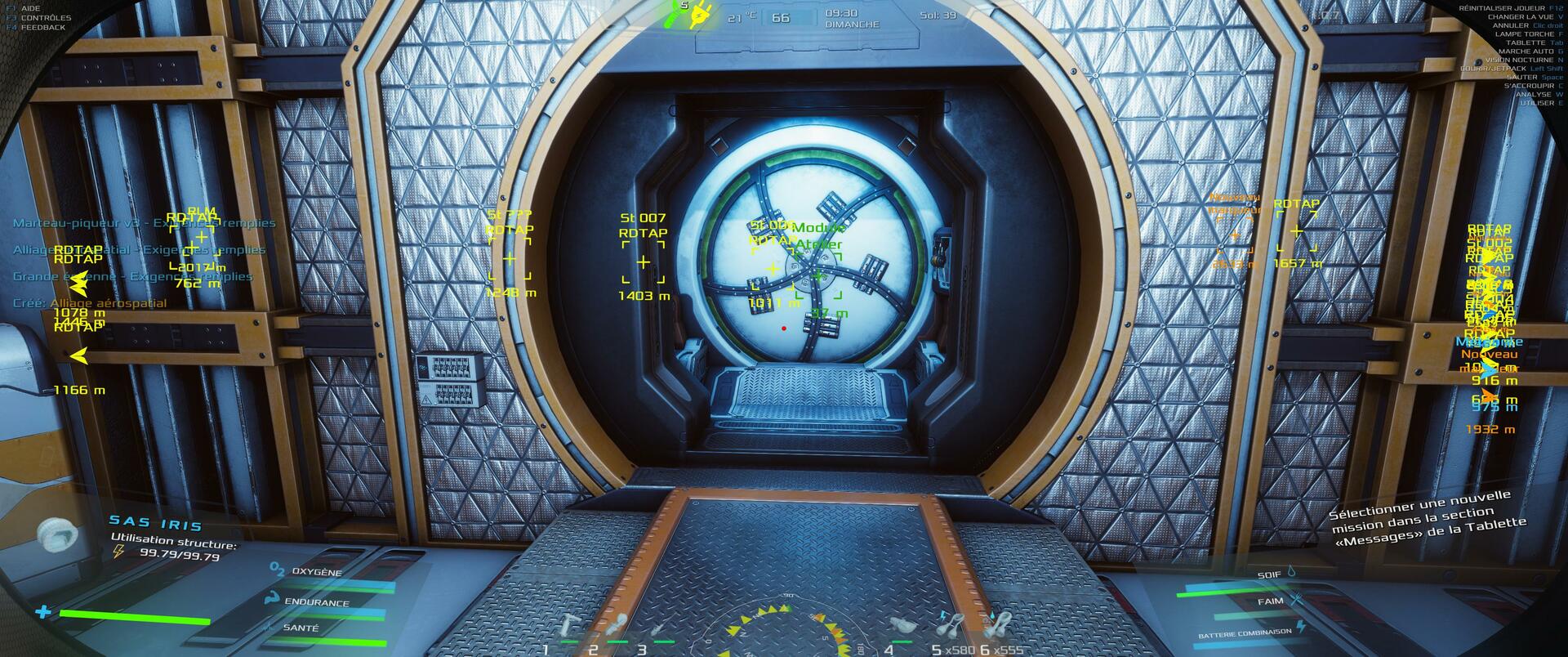Screen dimensions: 1568x657
Task: Click the green Module Atelier waypoint marker
Action: point(818,276)
